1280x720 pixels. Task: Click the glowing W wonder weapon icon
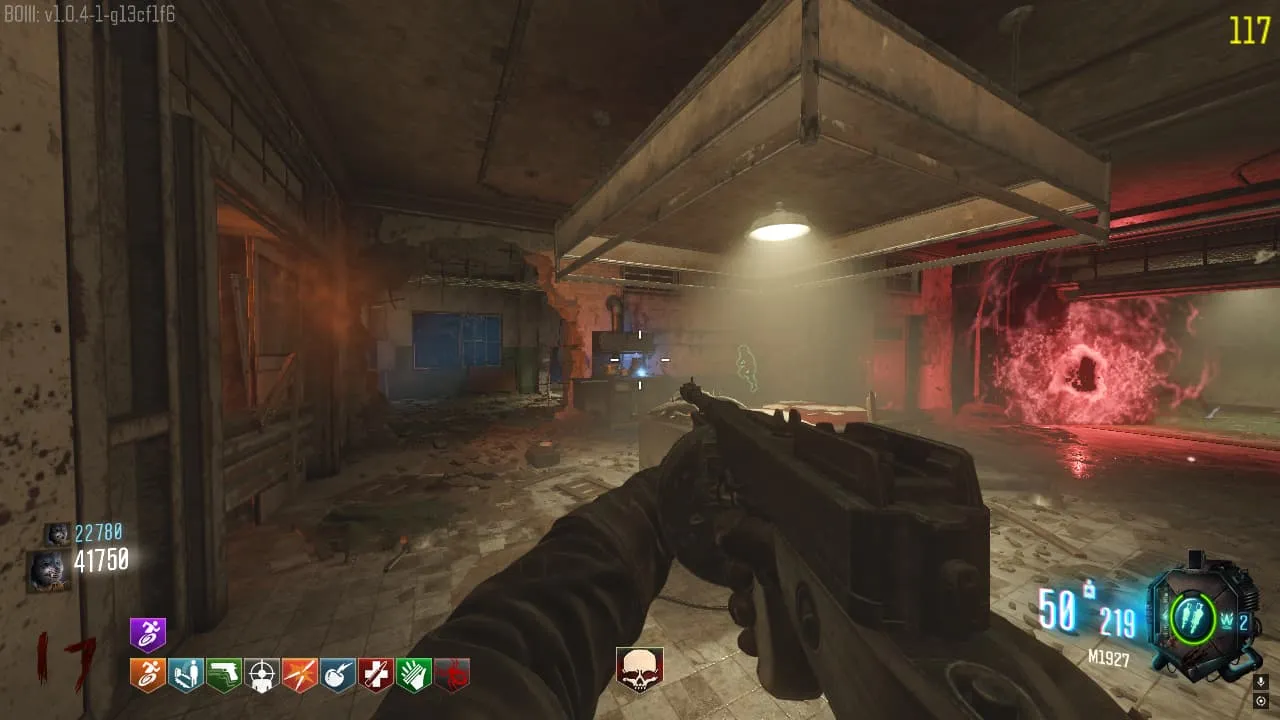point(1229,619)
